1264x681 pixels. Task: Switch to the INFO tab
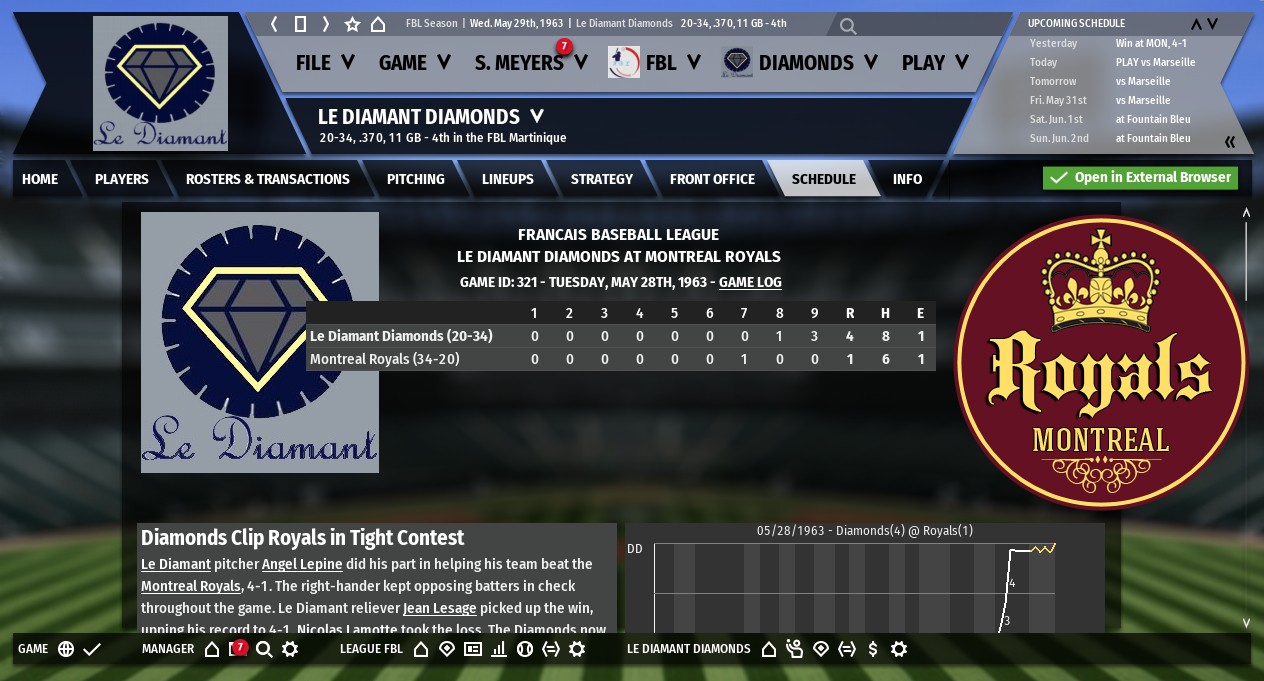pos(907,179)
